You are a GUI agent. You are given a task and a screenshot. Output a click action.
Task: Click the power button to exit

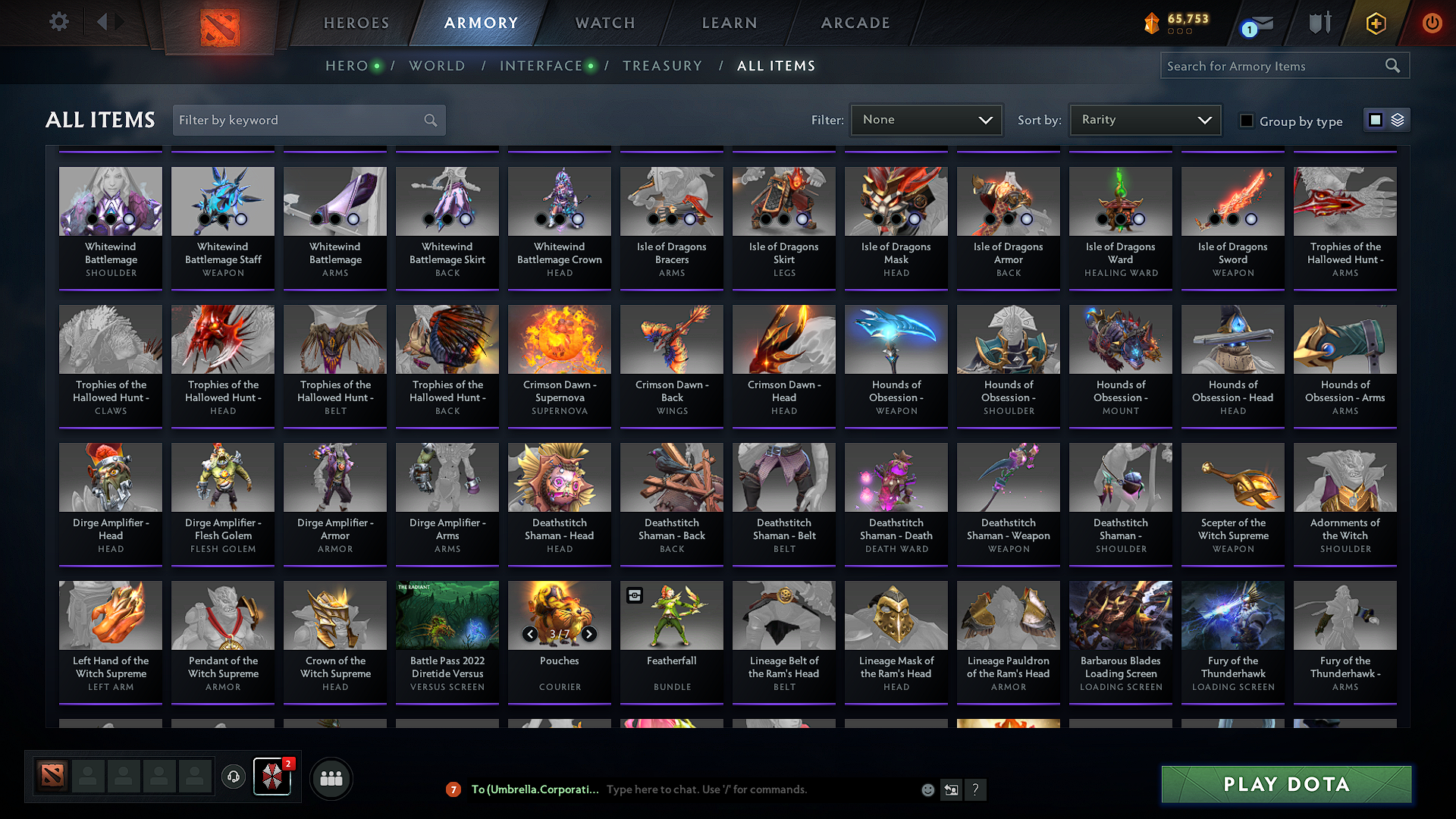pos(1432,24)
